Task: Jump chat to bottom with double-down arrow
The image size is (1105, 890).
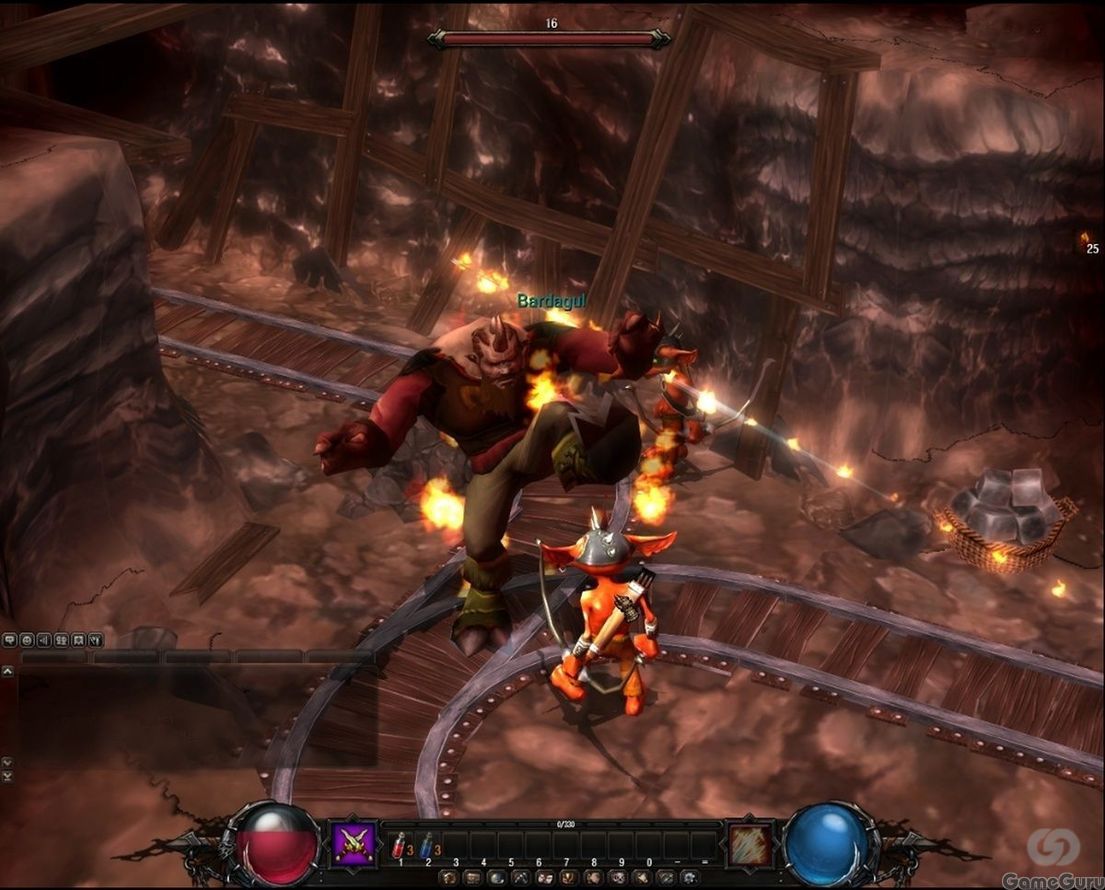Action: (8, 776)
